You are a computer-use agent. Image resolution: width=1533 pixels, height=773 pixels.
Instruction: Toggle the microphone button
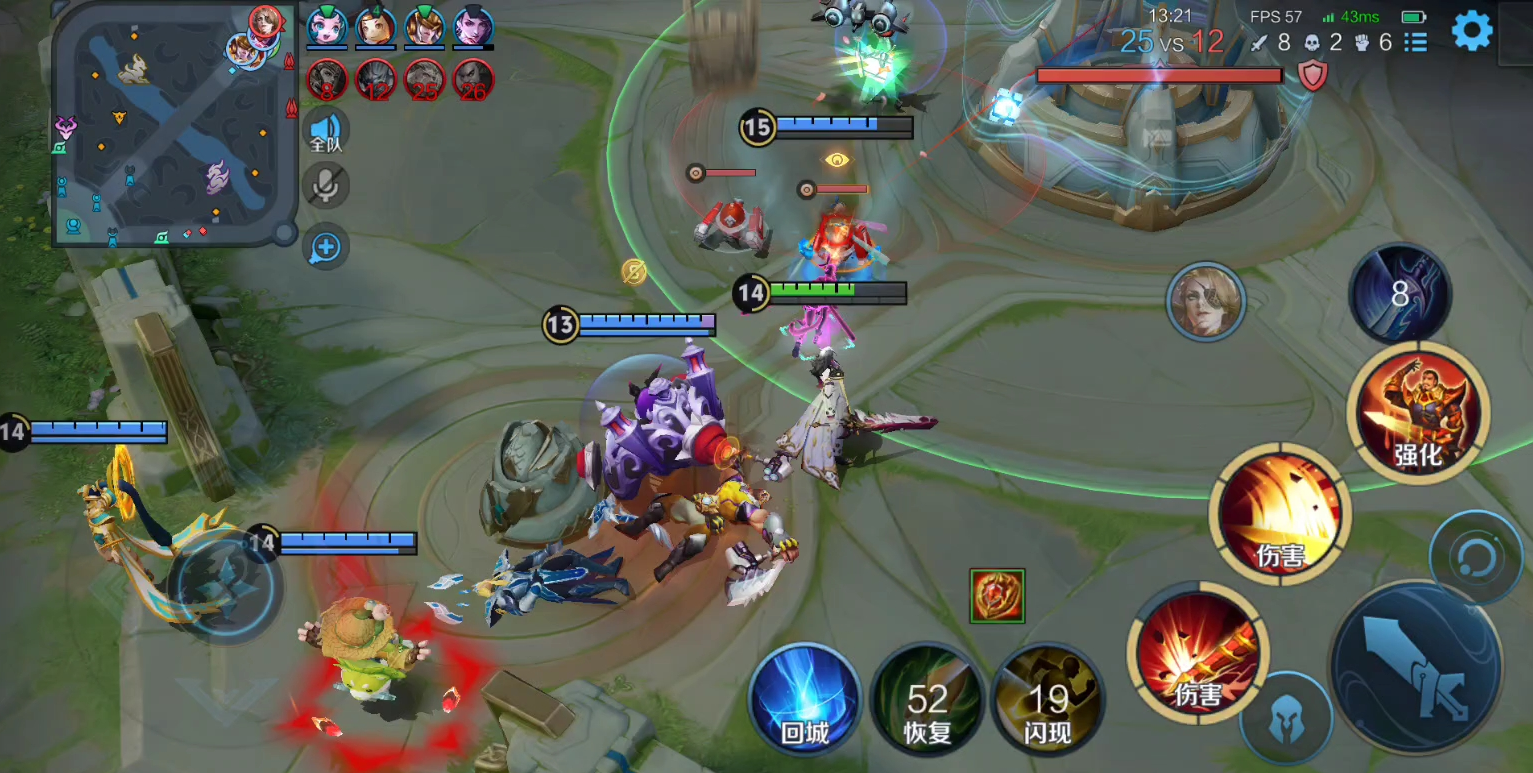click(326, 185)
